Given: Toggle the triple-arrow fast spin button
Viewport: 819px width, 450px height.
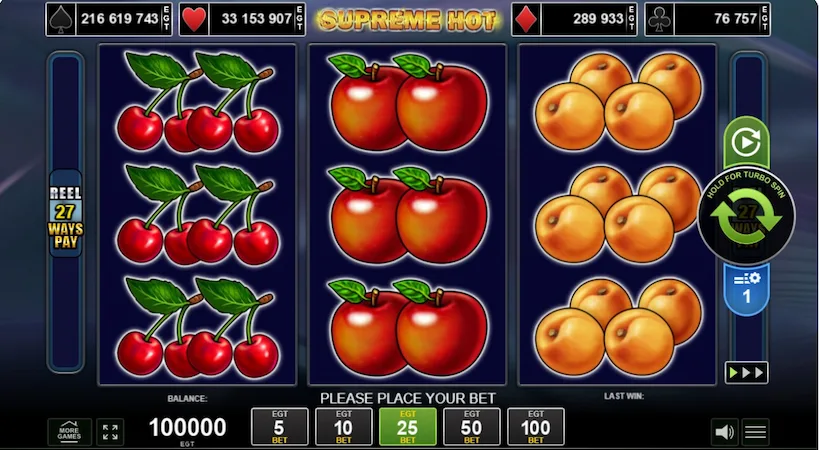Looking at the screenshot, I should click(x=746, y=372).
